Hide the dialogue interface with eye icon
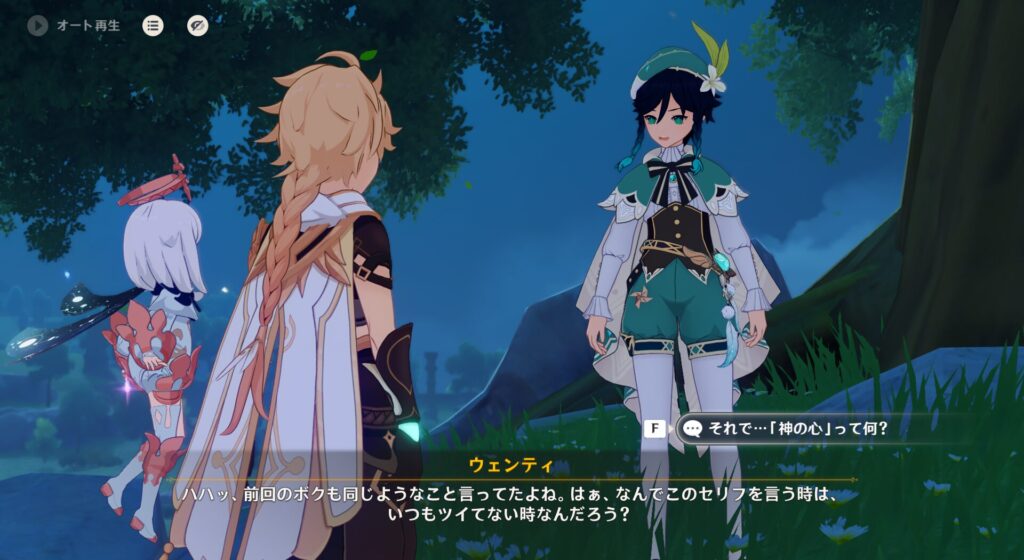The width and height of the screenshot is (1024, 560). point(198,26)
